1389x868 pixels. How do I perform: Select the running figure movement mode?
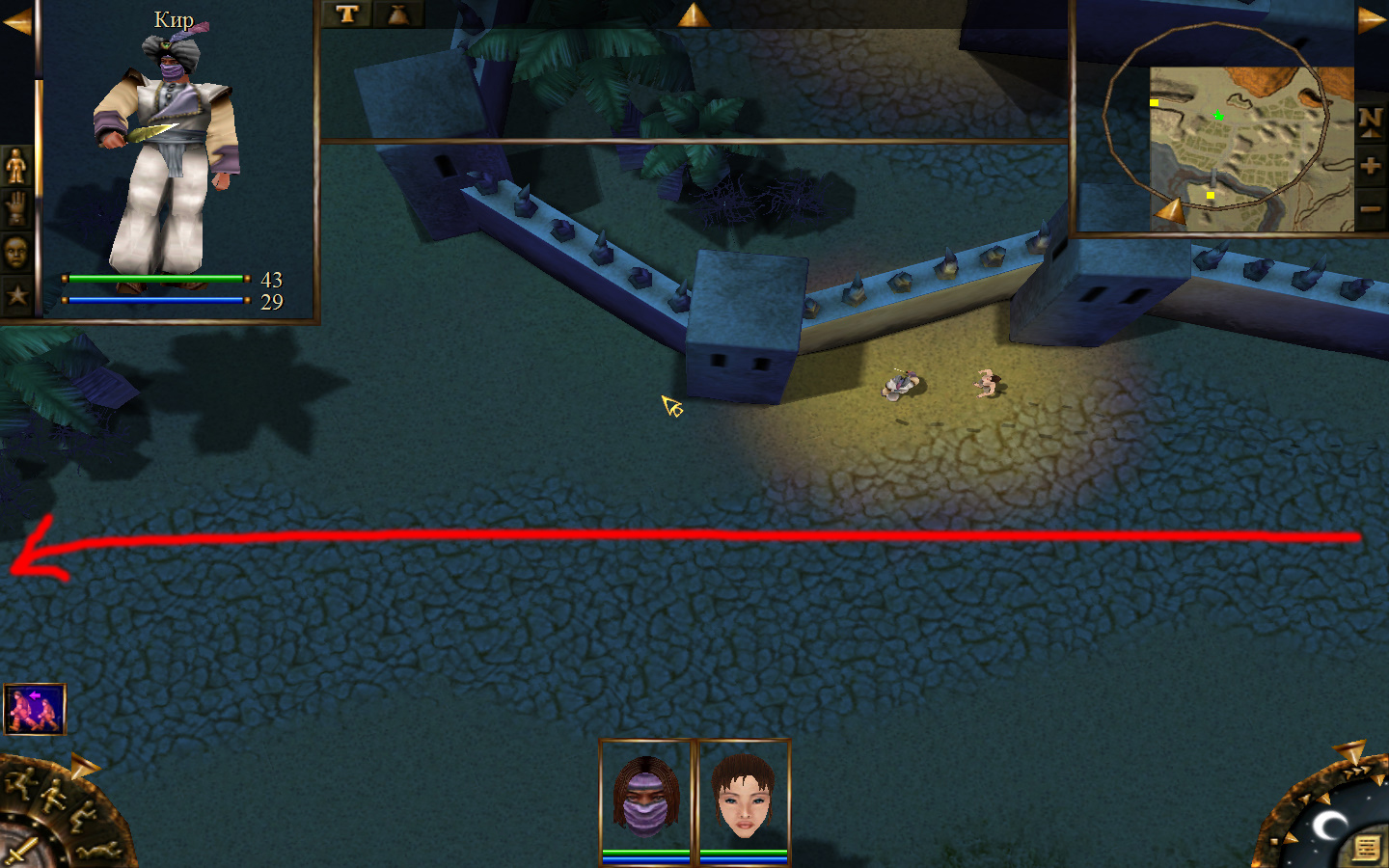point(19,782)
